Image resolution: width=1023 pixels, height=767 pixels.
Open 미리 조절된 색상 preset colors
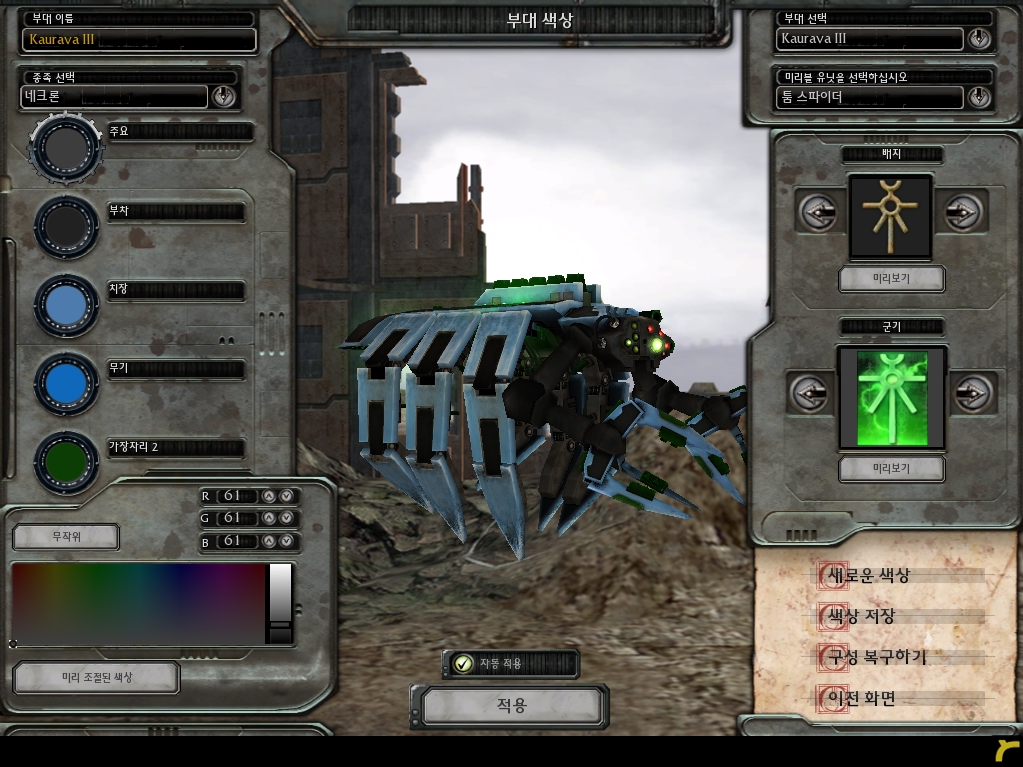pyautogui.click(x=96, y=677)
